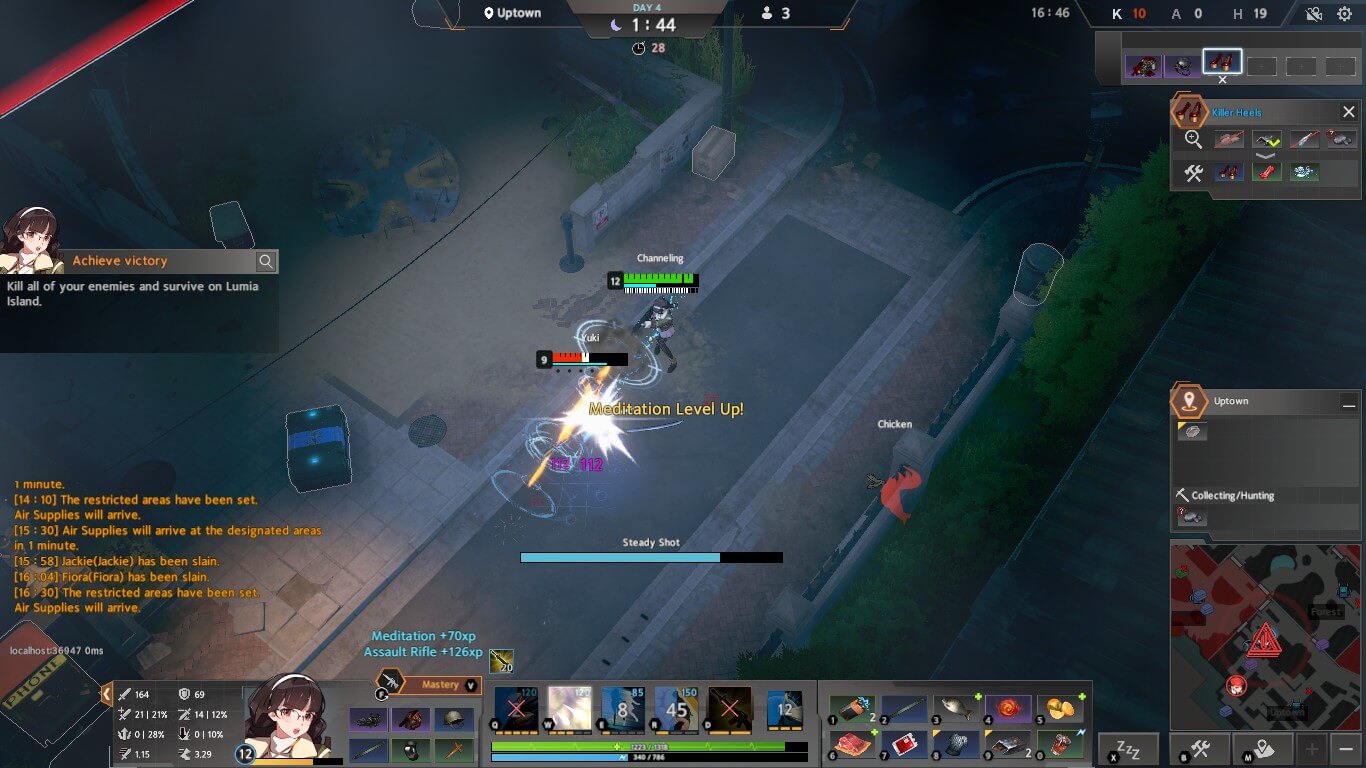Click the quest magnifier beside Achieve victory
The image size is (1366, 768).
pos(266,262)
